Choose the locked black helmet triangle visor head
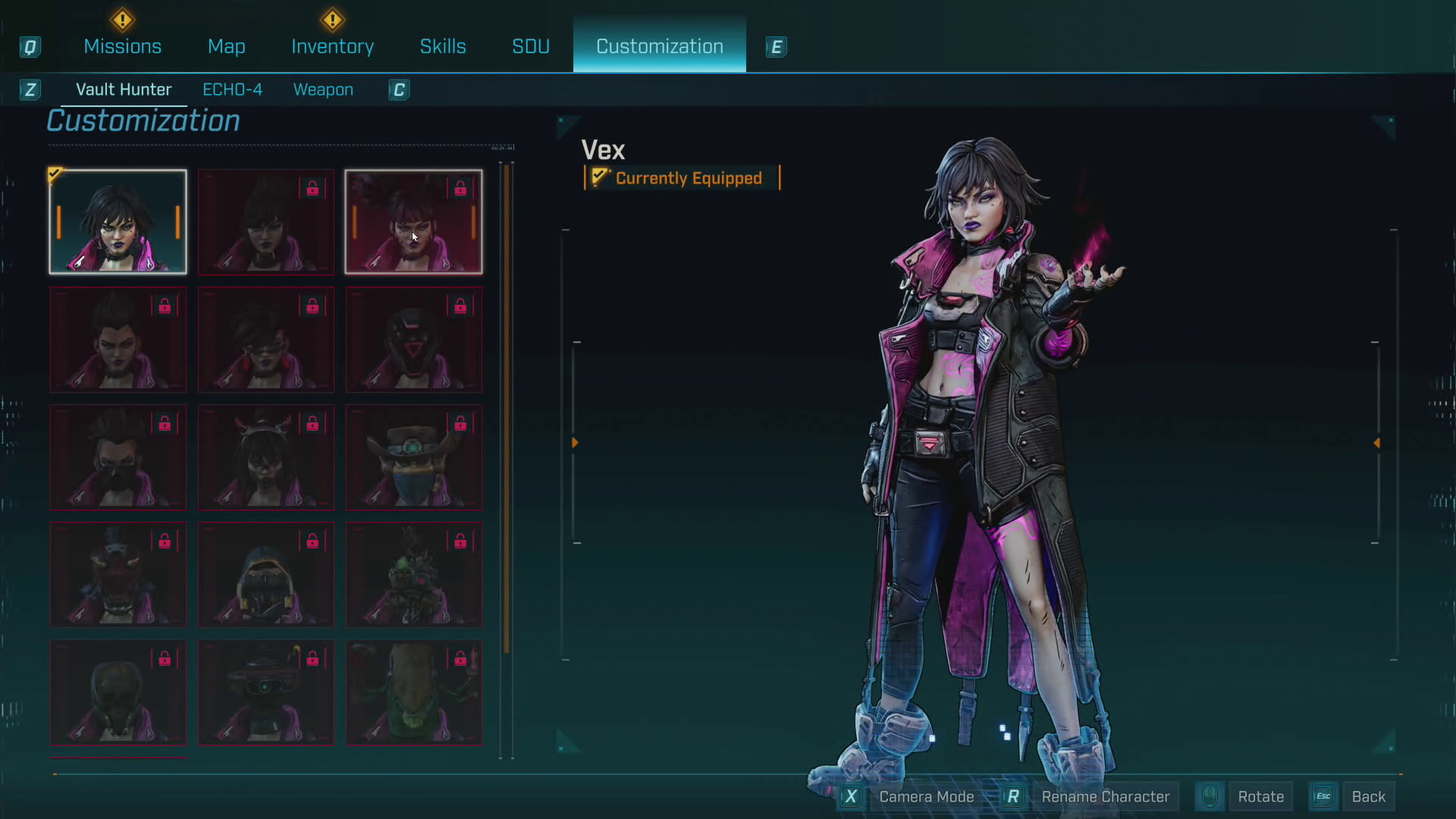 413,340
